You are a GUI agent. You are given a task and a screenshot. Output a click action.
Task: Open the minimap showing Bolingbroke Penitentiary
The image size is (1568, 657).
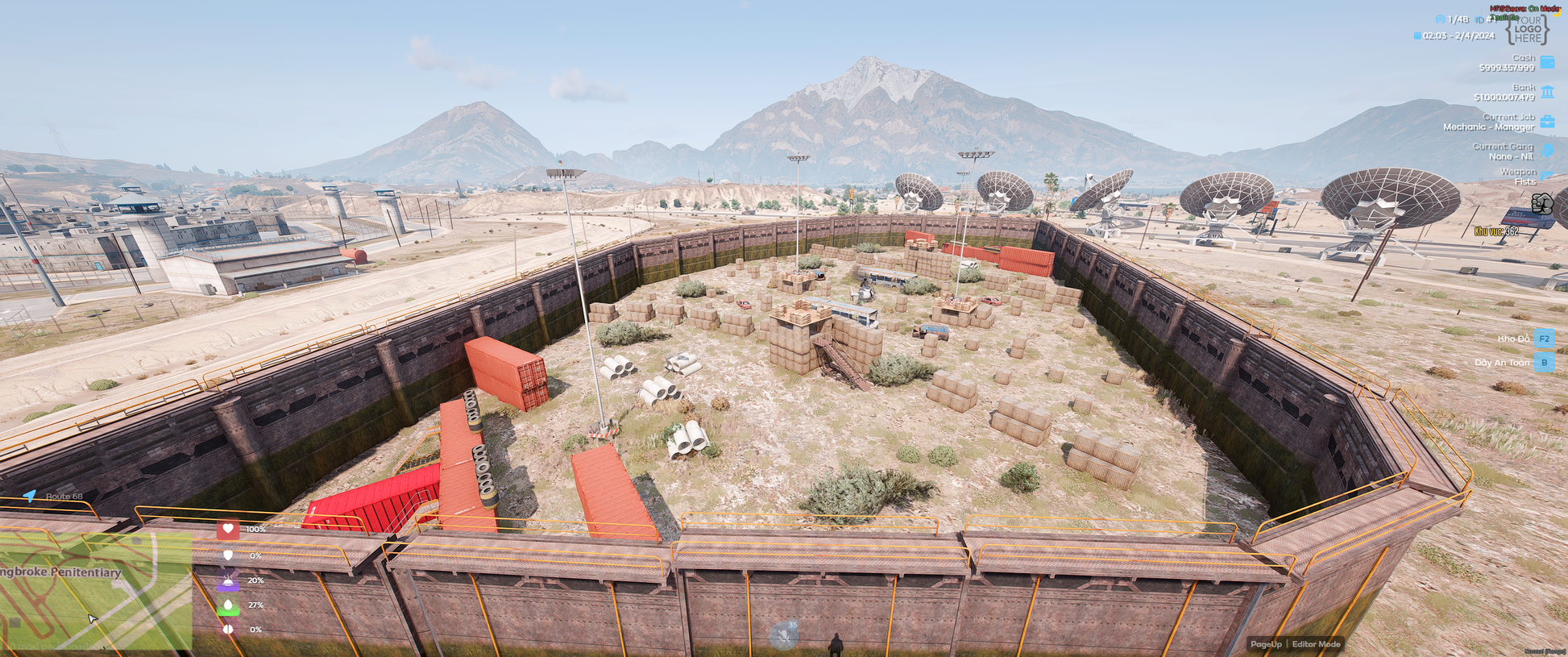point(95,591)
